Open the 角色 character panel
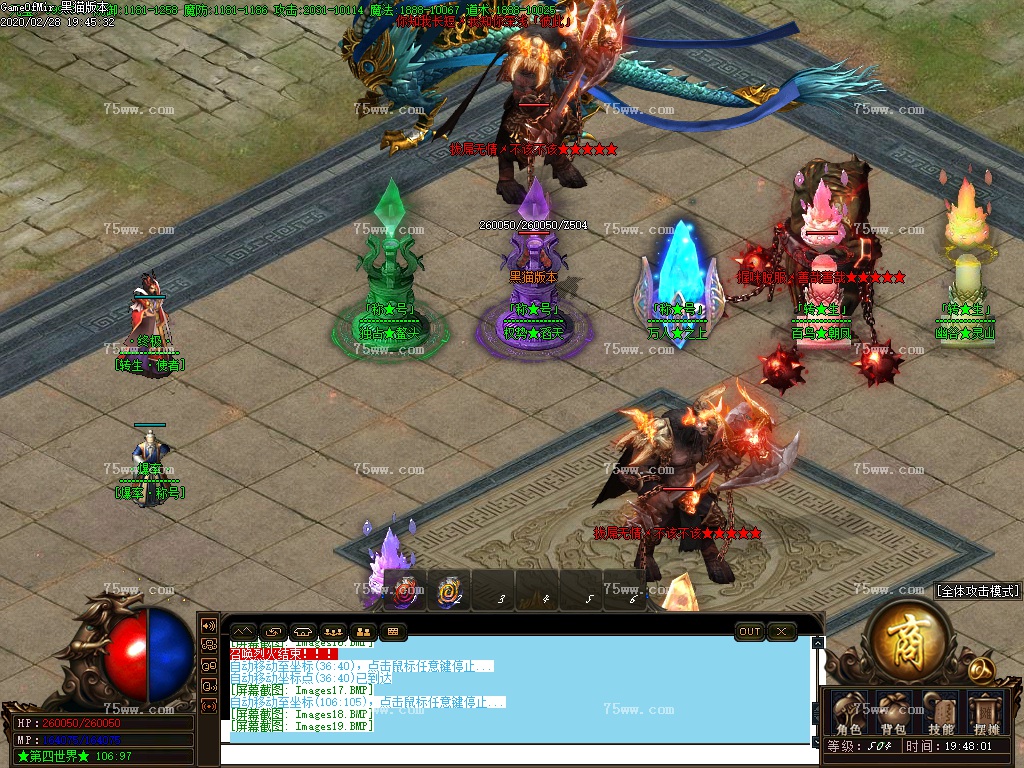This screenshot has height=768, width=1024. pos(849,712)
